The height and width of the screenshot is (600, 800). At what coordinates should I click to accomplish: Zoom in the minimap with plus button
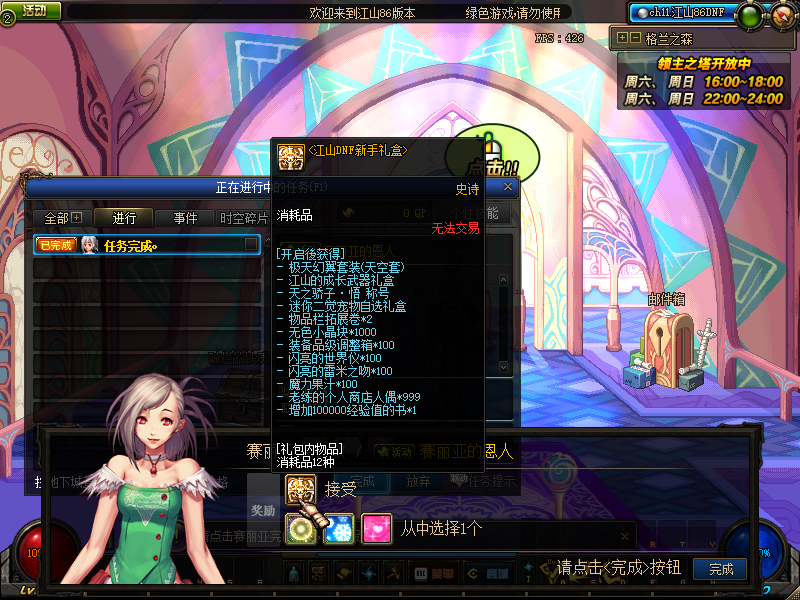click(x=623, y=38)
